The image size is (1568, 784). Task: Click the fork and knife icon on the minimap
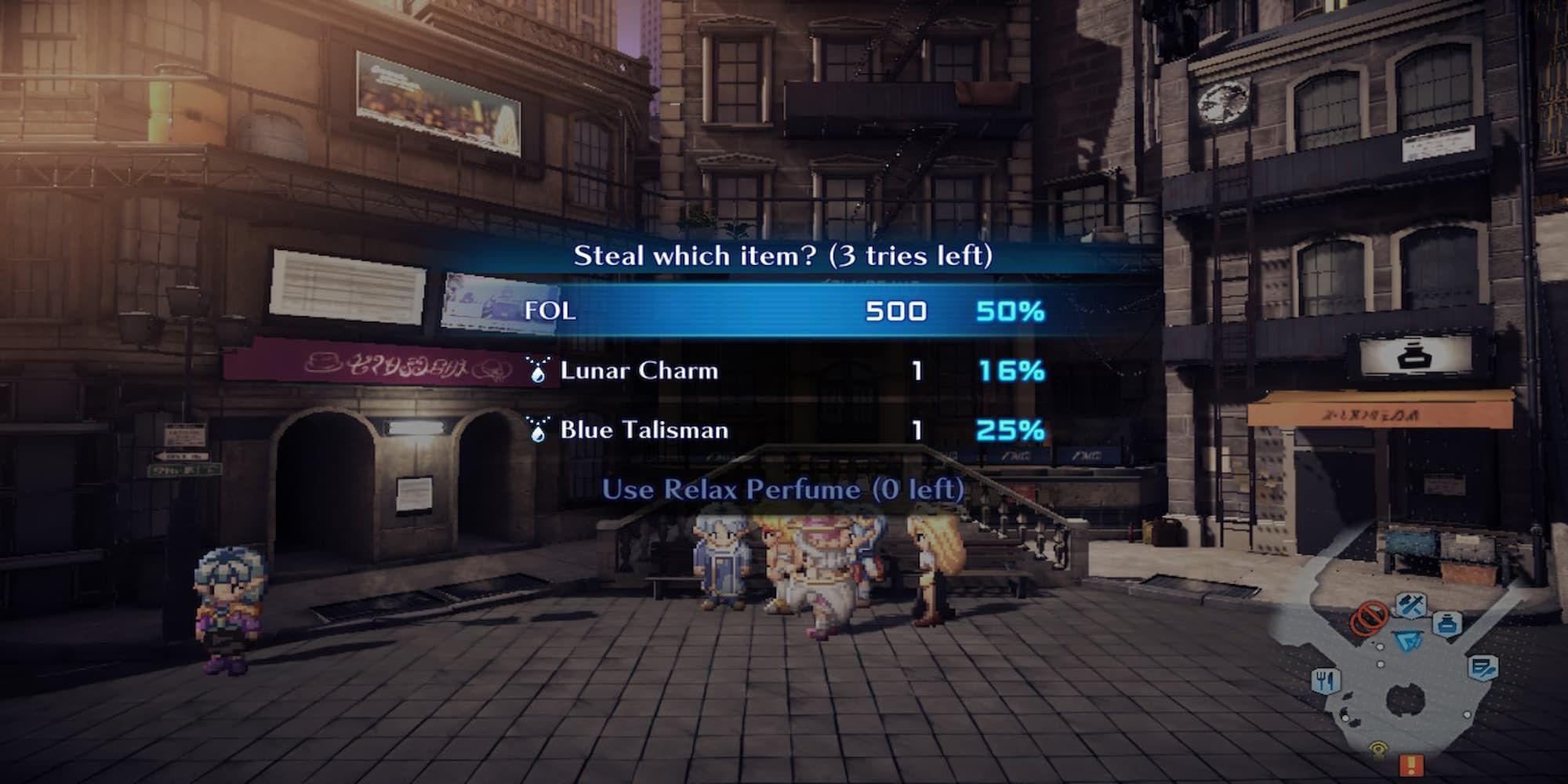pyautogui.click(x=1326, y=679)
